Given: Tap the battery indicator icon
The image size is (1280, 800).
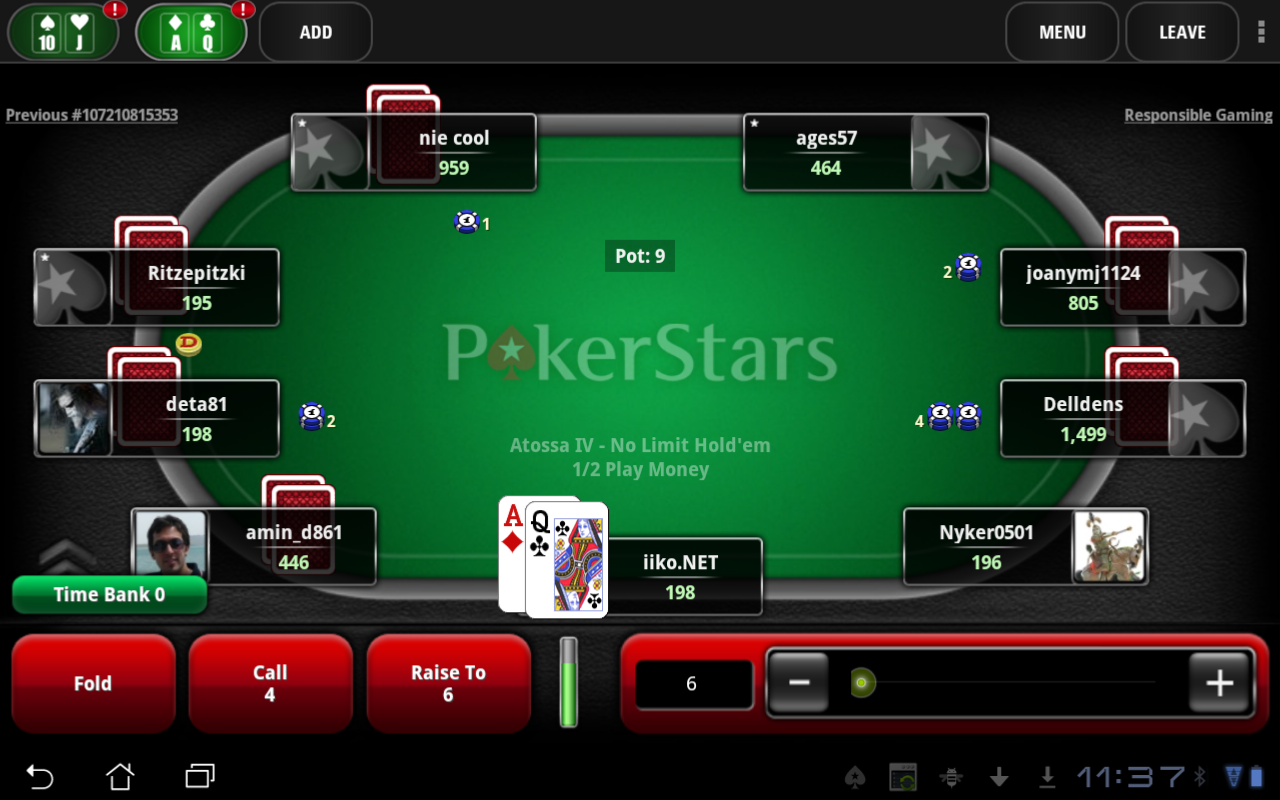Looking at the screenshot, I should pyautogui.click(x=1258, y=776).
